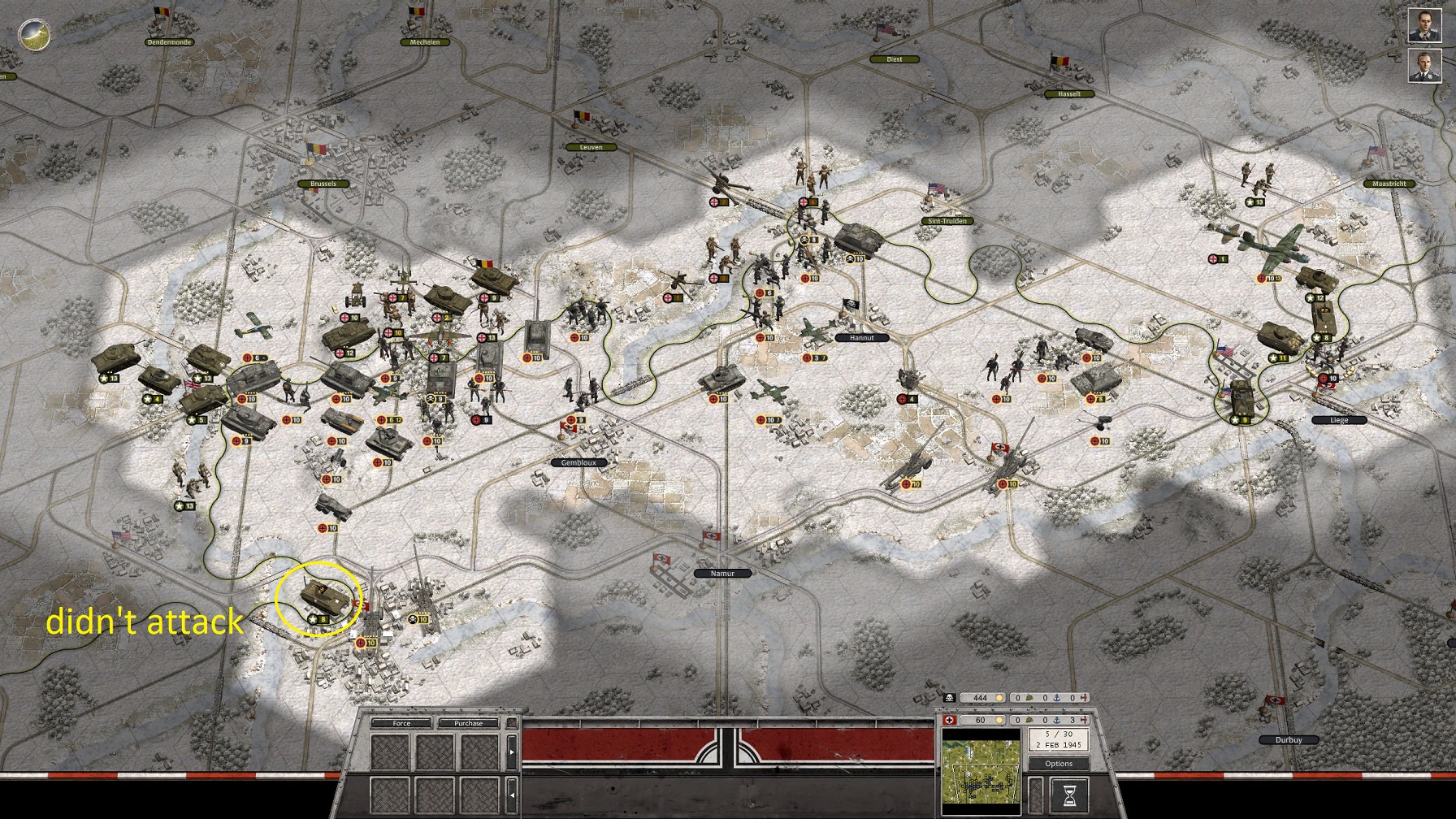Click the yellow coin icon beside the 60 counter
The width and height of the screenshot is (1456, 819).
coord(999,720)
